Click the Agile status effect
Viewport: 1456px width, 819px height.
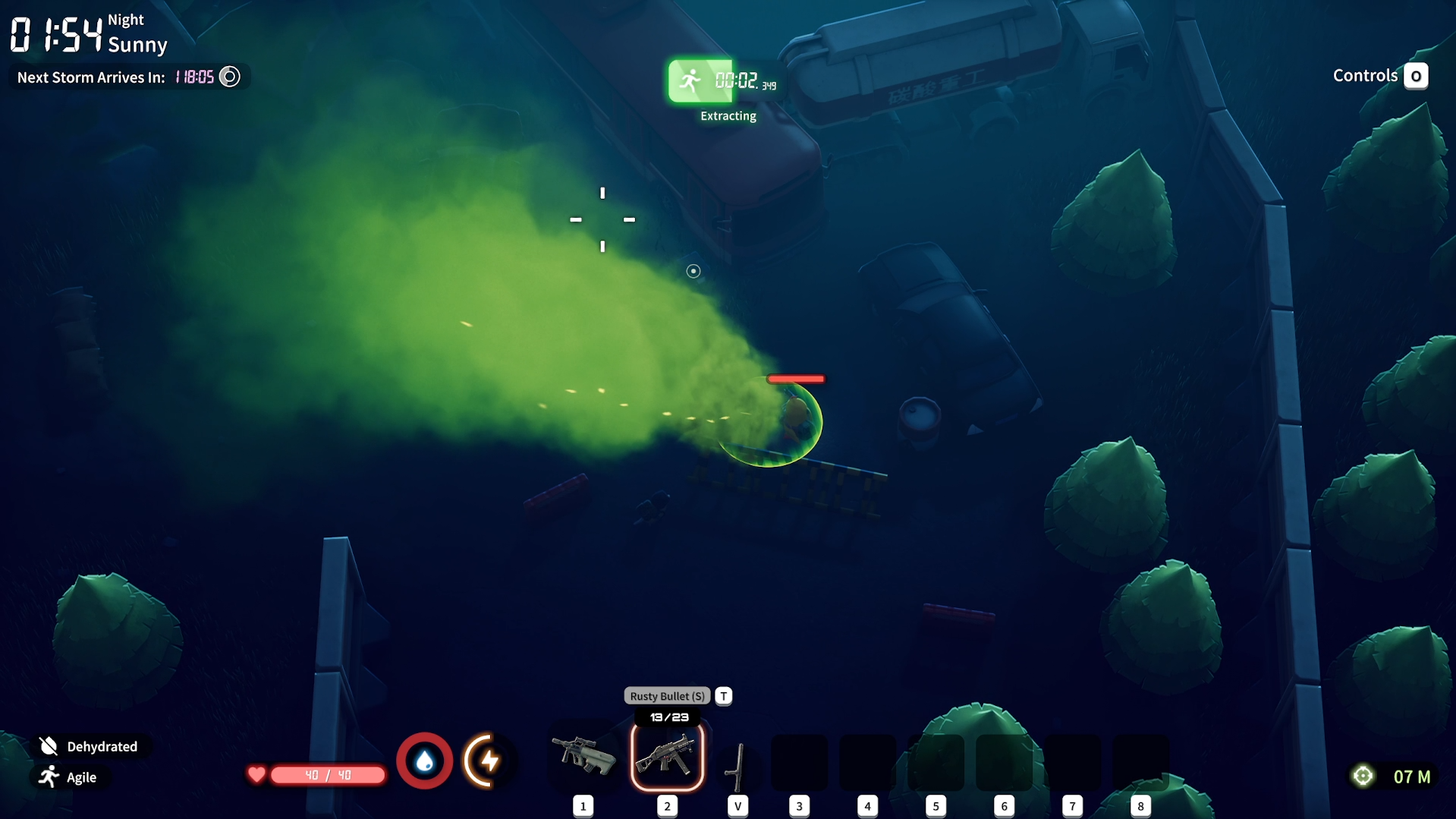(70, 777)
